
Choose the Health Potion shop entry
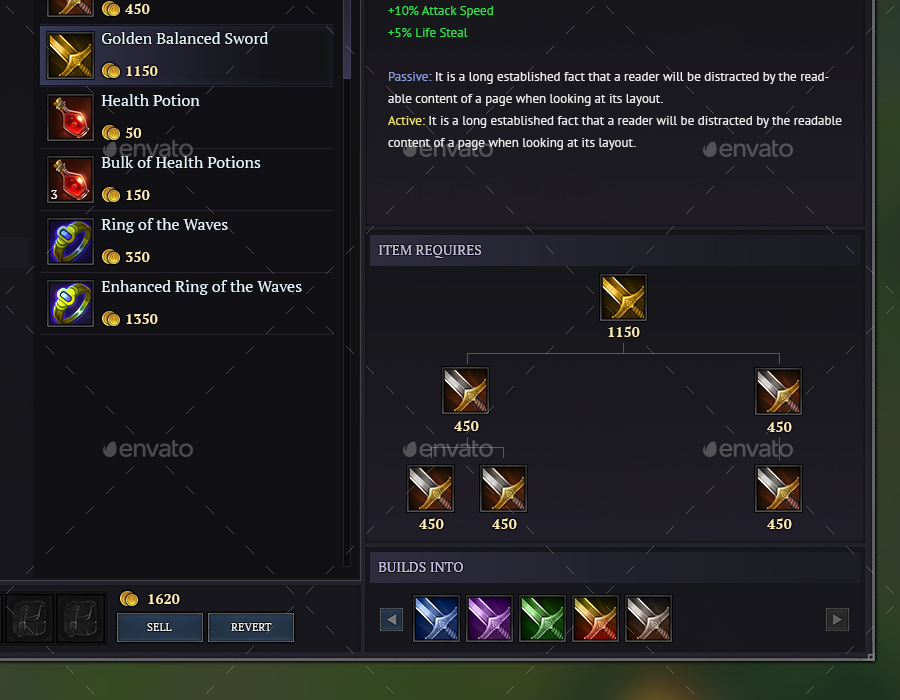pyautogui.click(x=186, y=117)
